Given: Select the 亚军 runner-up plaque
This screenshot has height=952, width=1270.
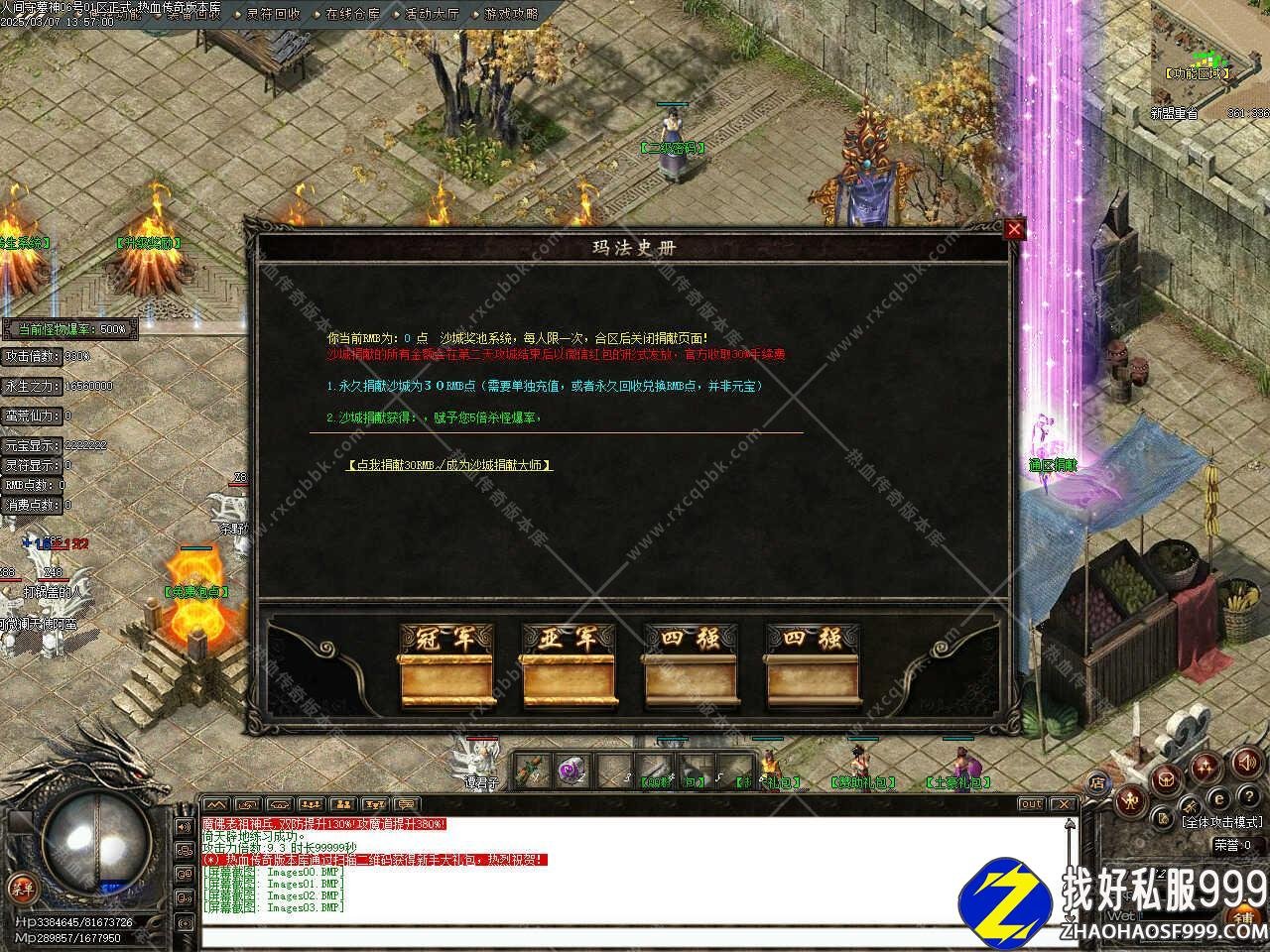Looking at the screenshot, I should tap(569, 664).
